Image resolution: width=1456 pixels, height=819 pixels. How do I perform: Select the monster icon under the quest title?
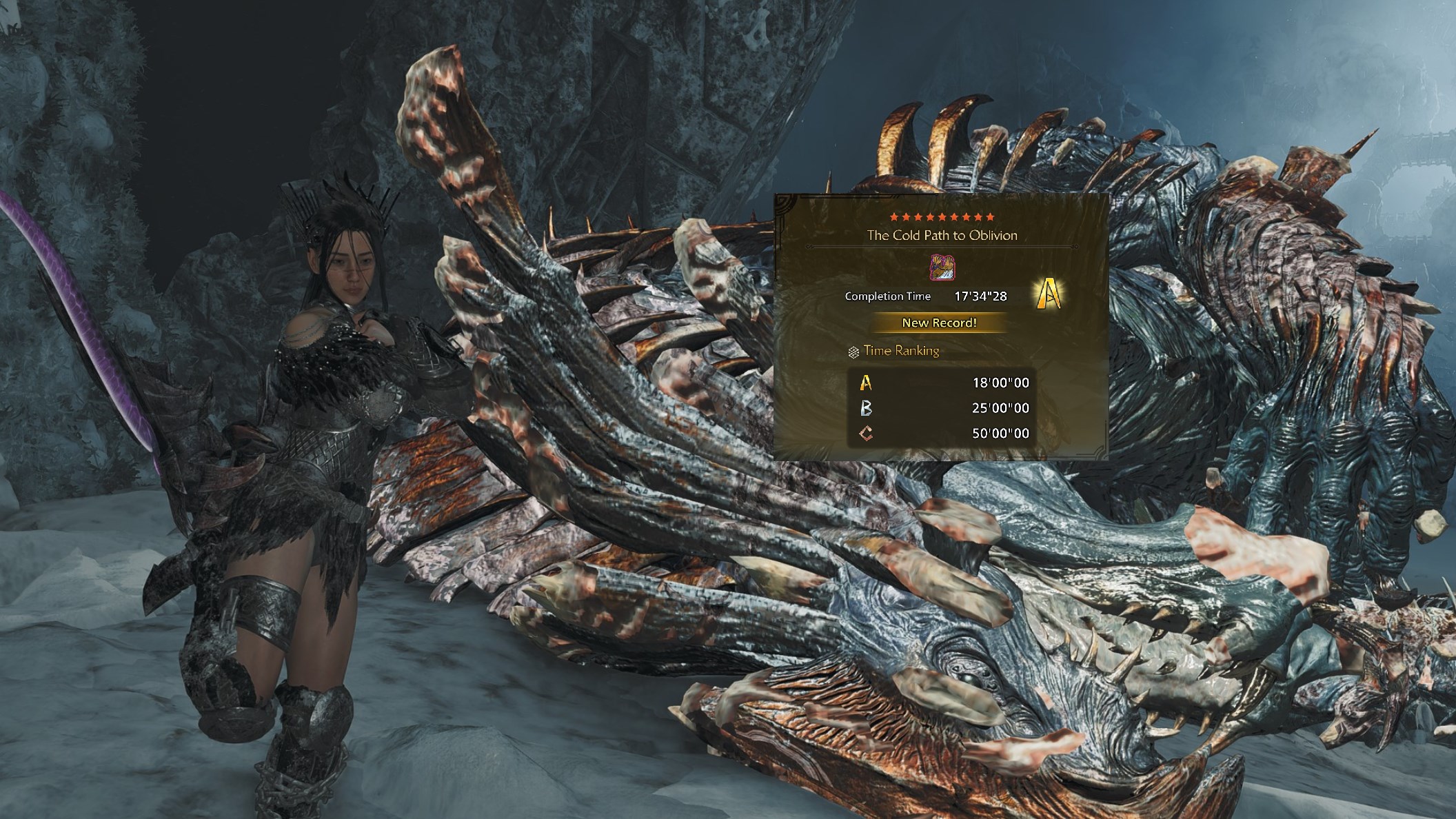click(942, 267)
